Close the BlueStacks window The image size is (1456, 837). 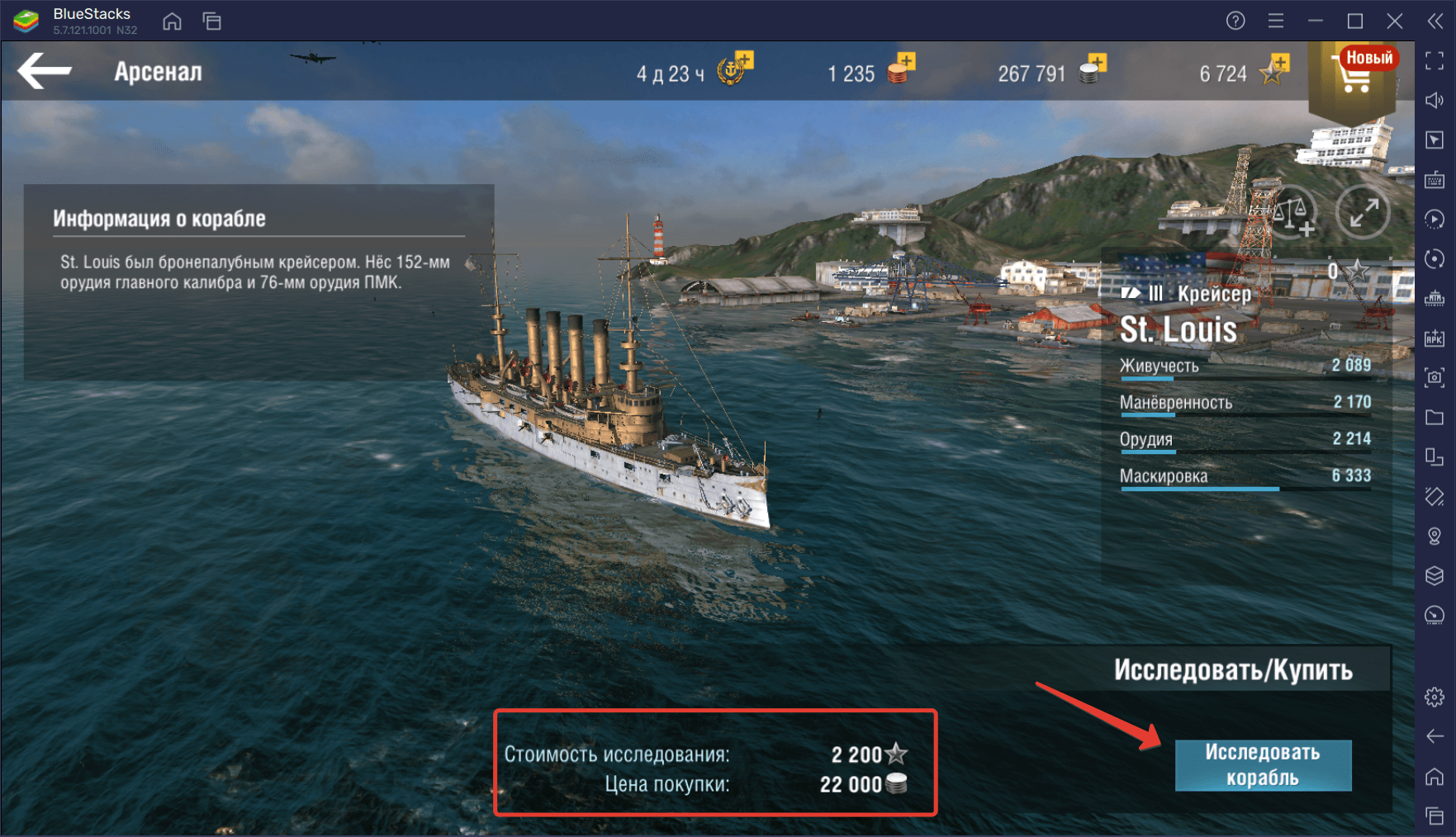(x=1395, y=21)
